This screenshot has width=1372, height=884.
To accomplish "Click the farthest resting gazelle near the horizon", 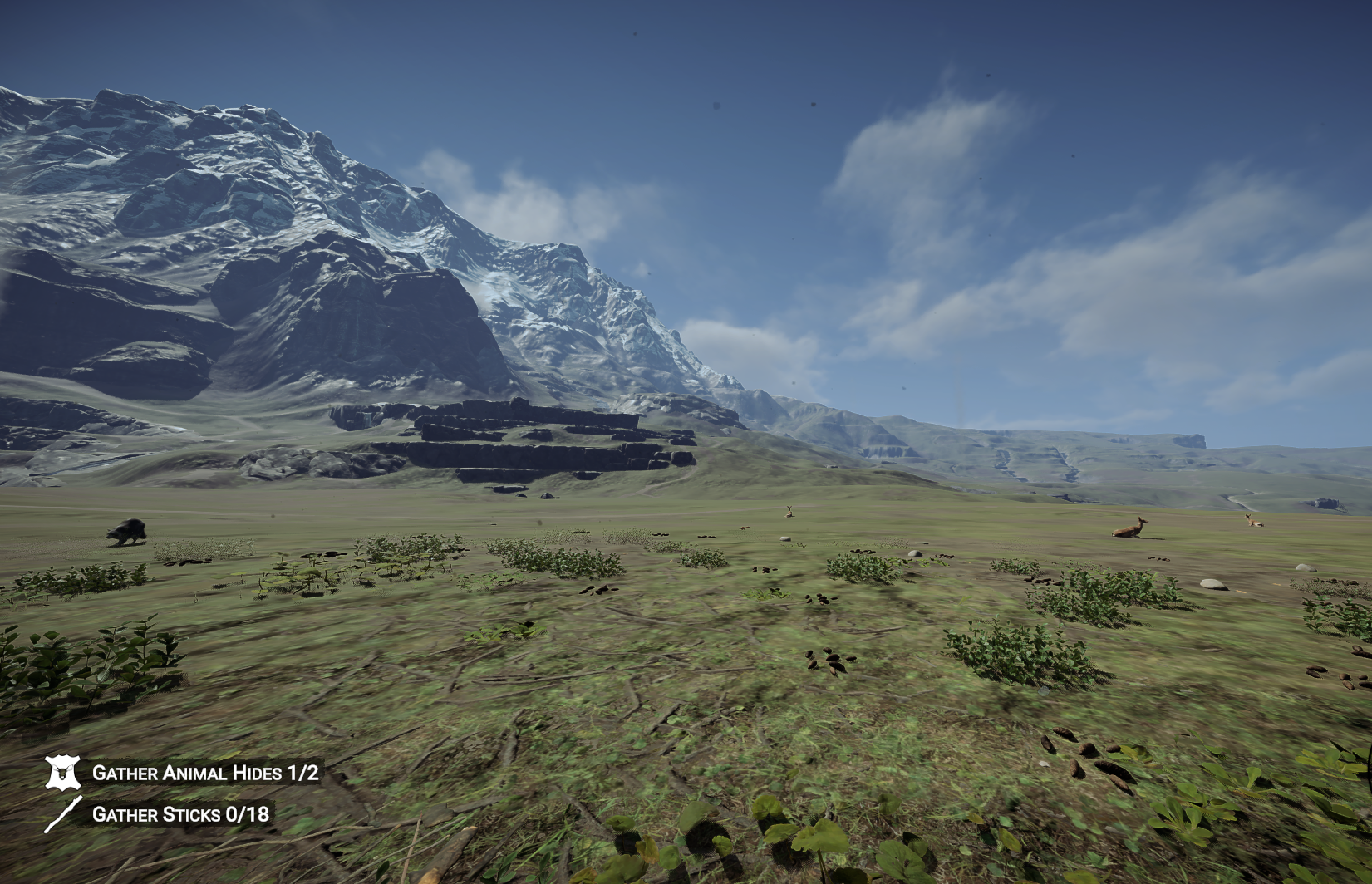I will pyautogui.click(x=1255, y=522).
